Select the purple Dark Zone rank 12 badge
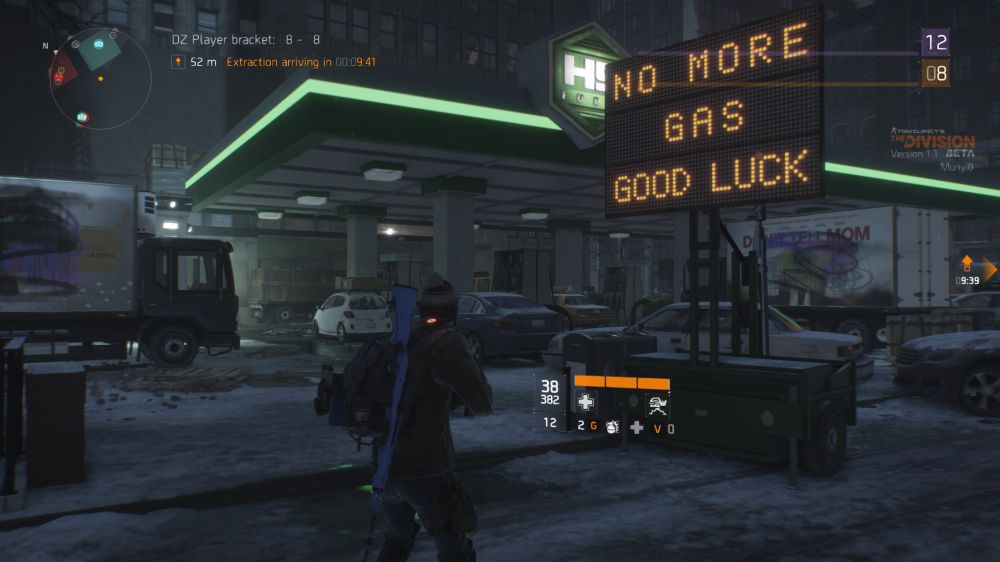This screenshot has height=562, width=1000. pyautogui.click(x=935, y=42)
